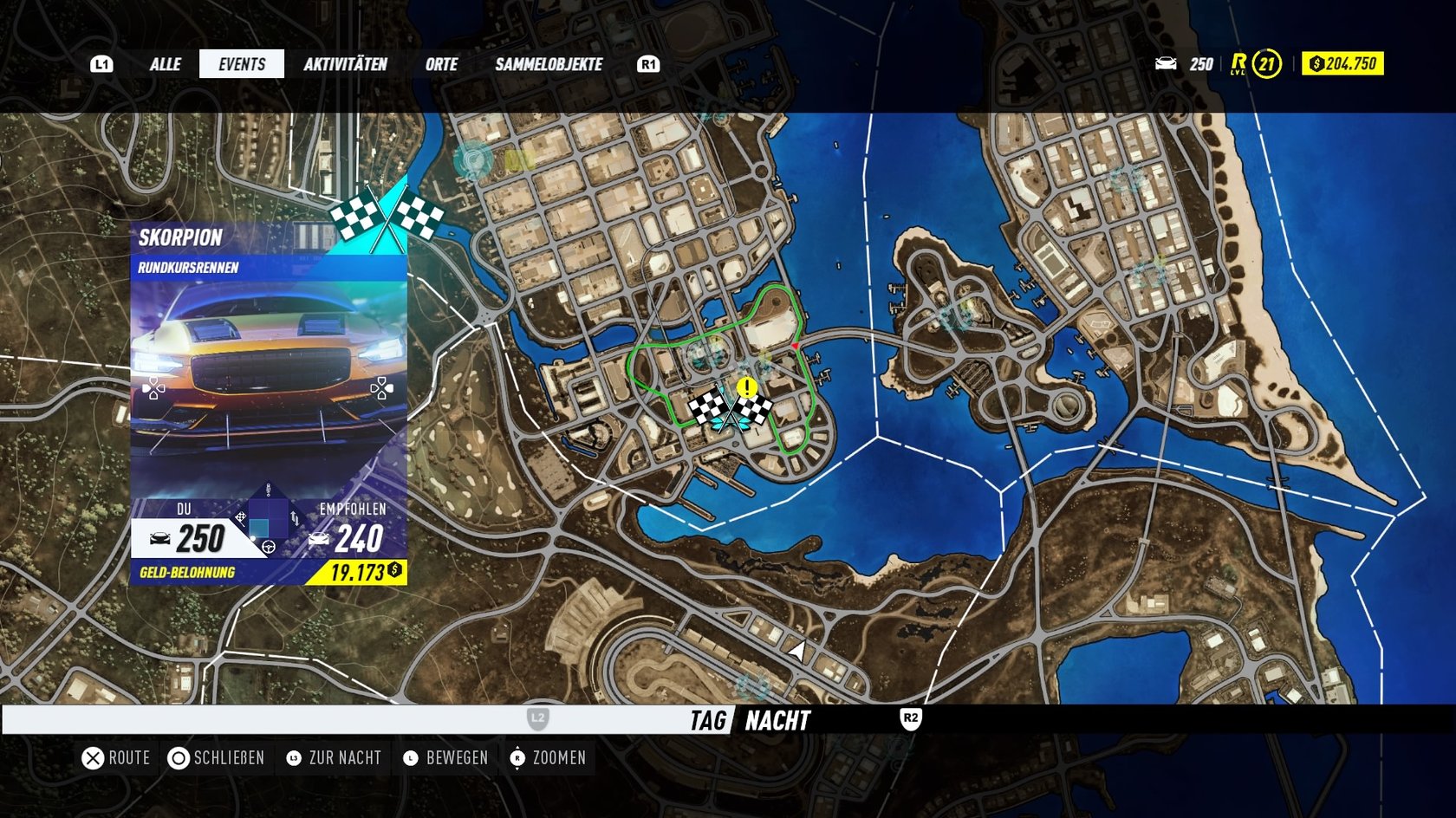1456x818 pixels.
Task: Switch to the ALLE map filter tab
Action: click(165, 64)
